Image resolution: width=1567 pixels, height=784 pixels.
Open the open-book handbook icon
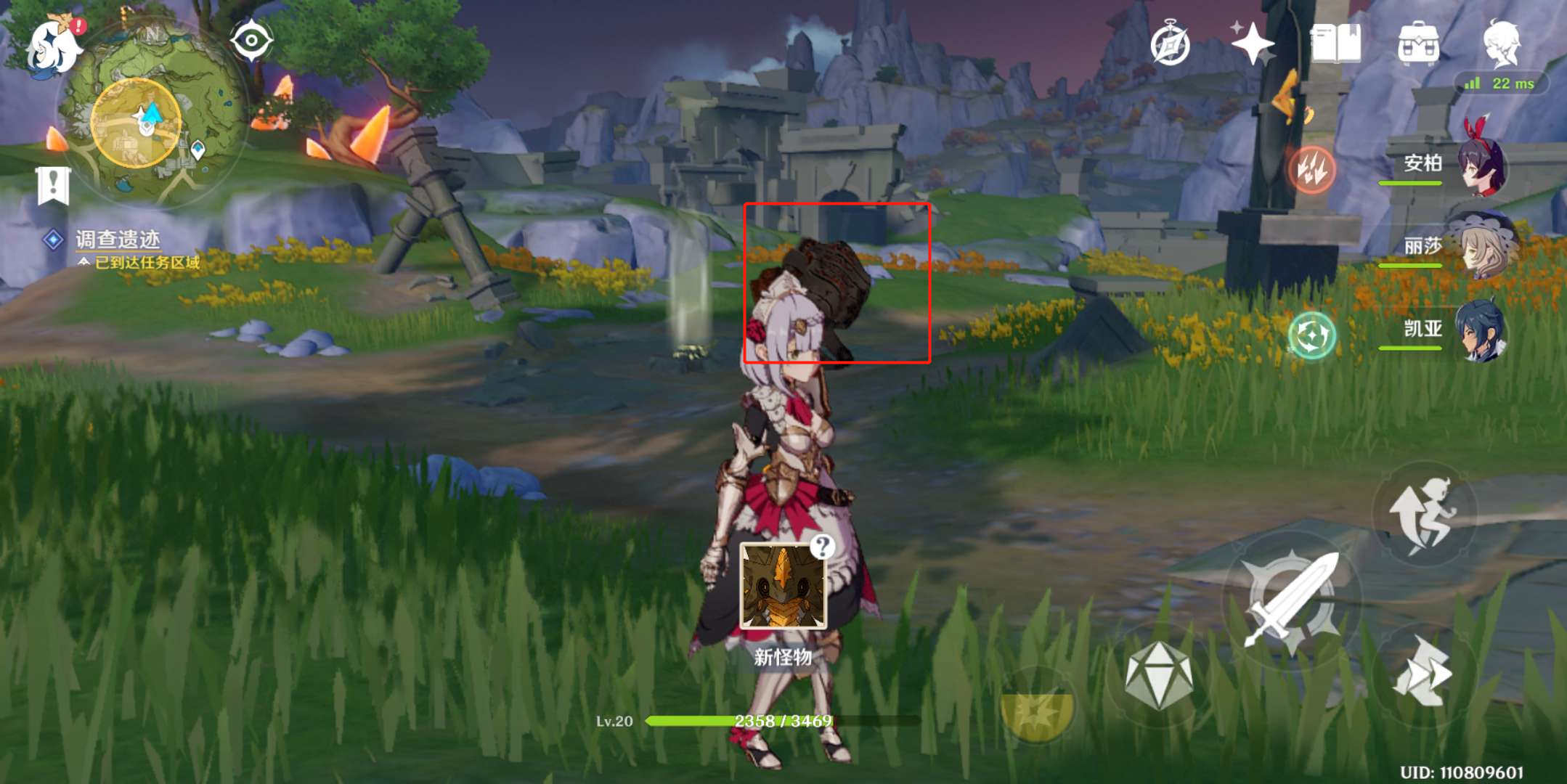[1335, 44]
